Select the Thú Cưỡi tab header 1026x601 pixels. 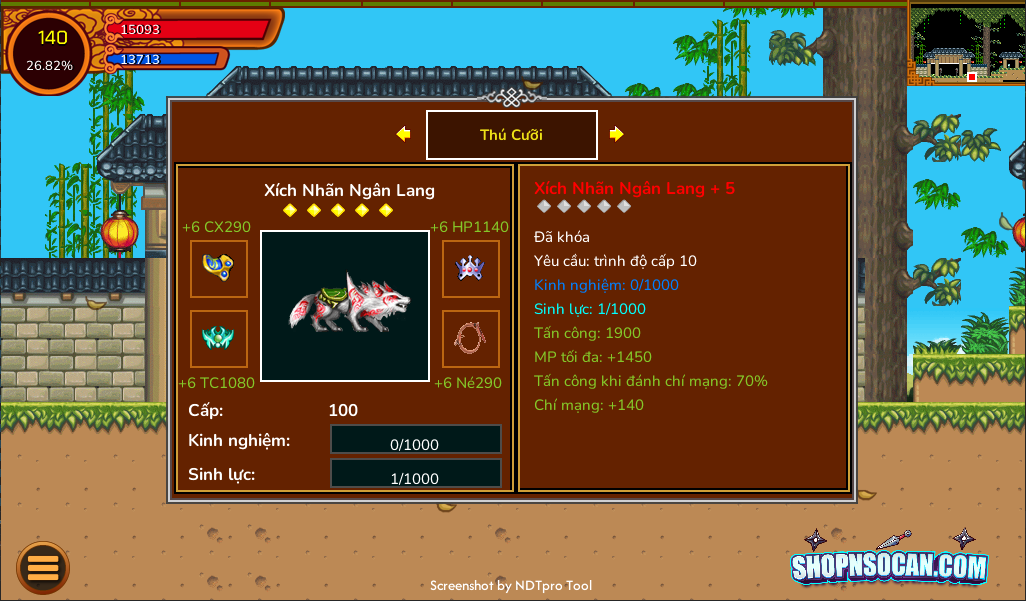(x=511, y=135)
